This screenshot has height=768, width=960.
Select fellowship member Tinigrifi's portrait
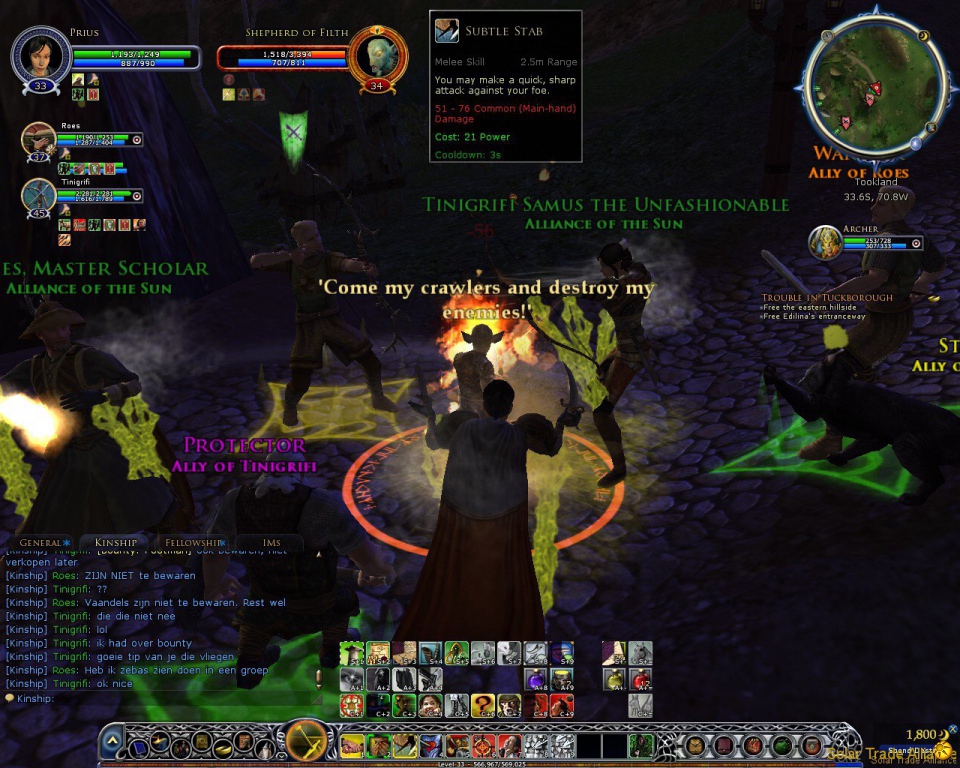[x=39, y=195]
